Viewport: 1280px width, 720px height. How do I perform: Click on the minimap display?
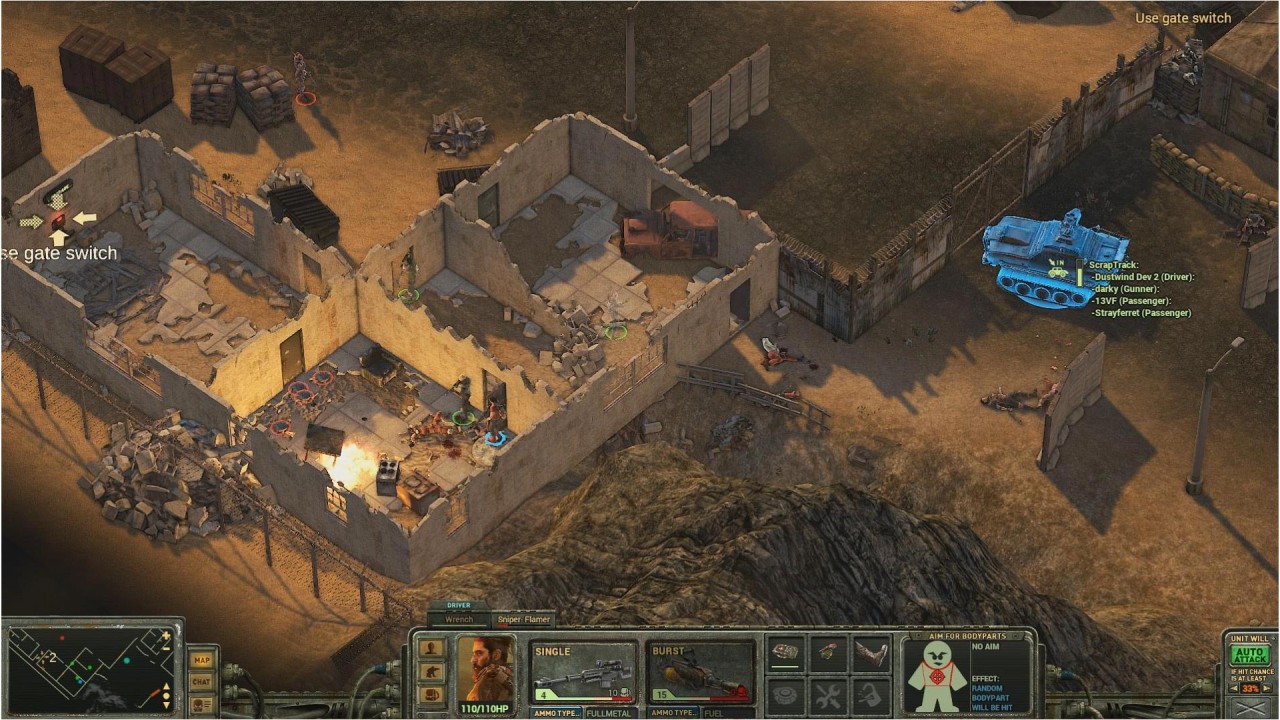pos(90,668)
